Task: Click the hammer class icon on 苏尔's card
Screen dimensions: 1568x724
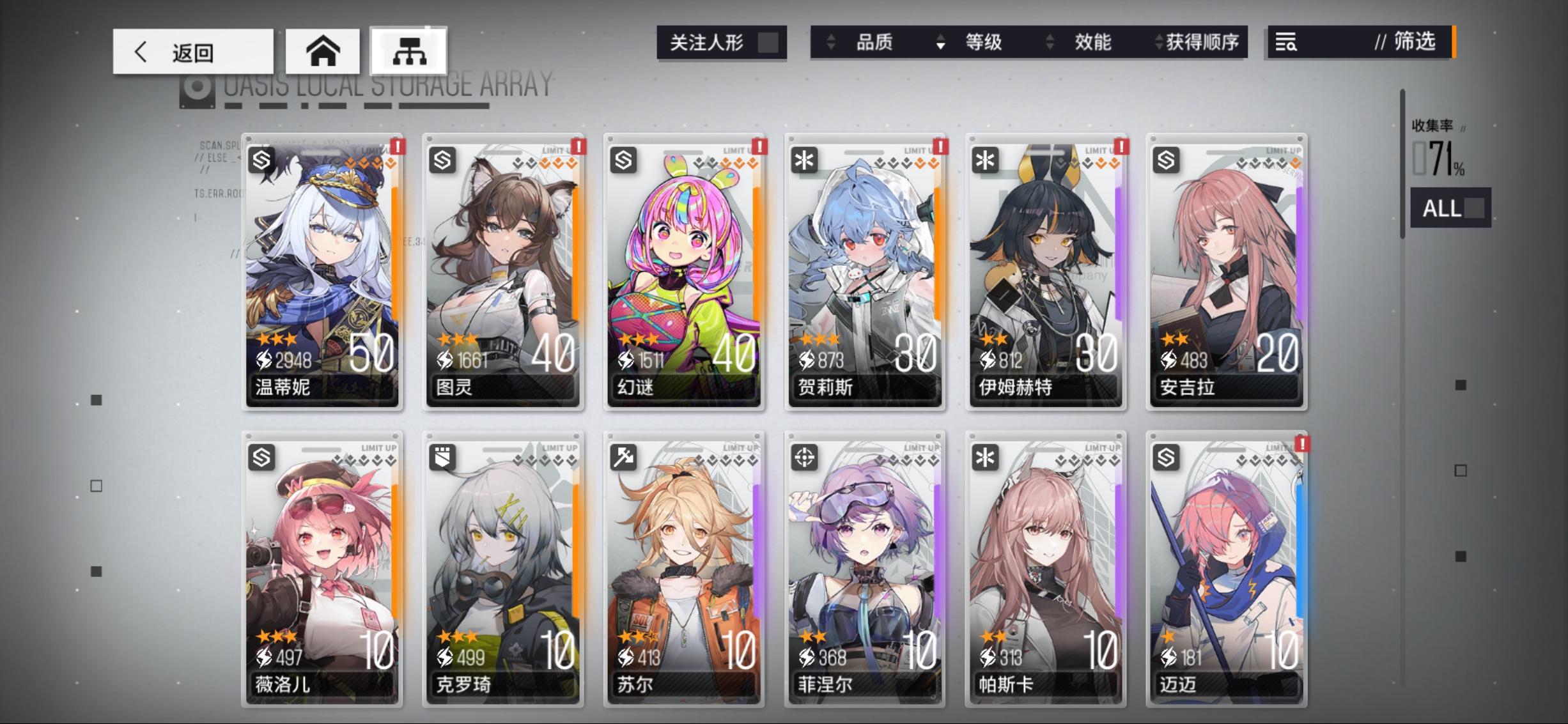Action: (625, 456)
